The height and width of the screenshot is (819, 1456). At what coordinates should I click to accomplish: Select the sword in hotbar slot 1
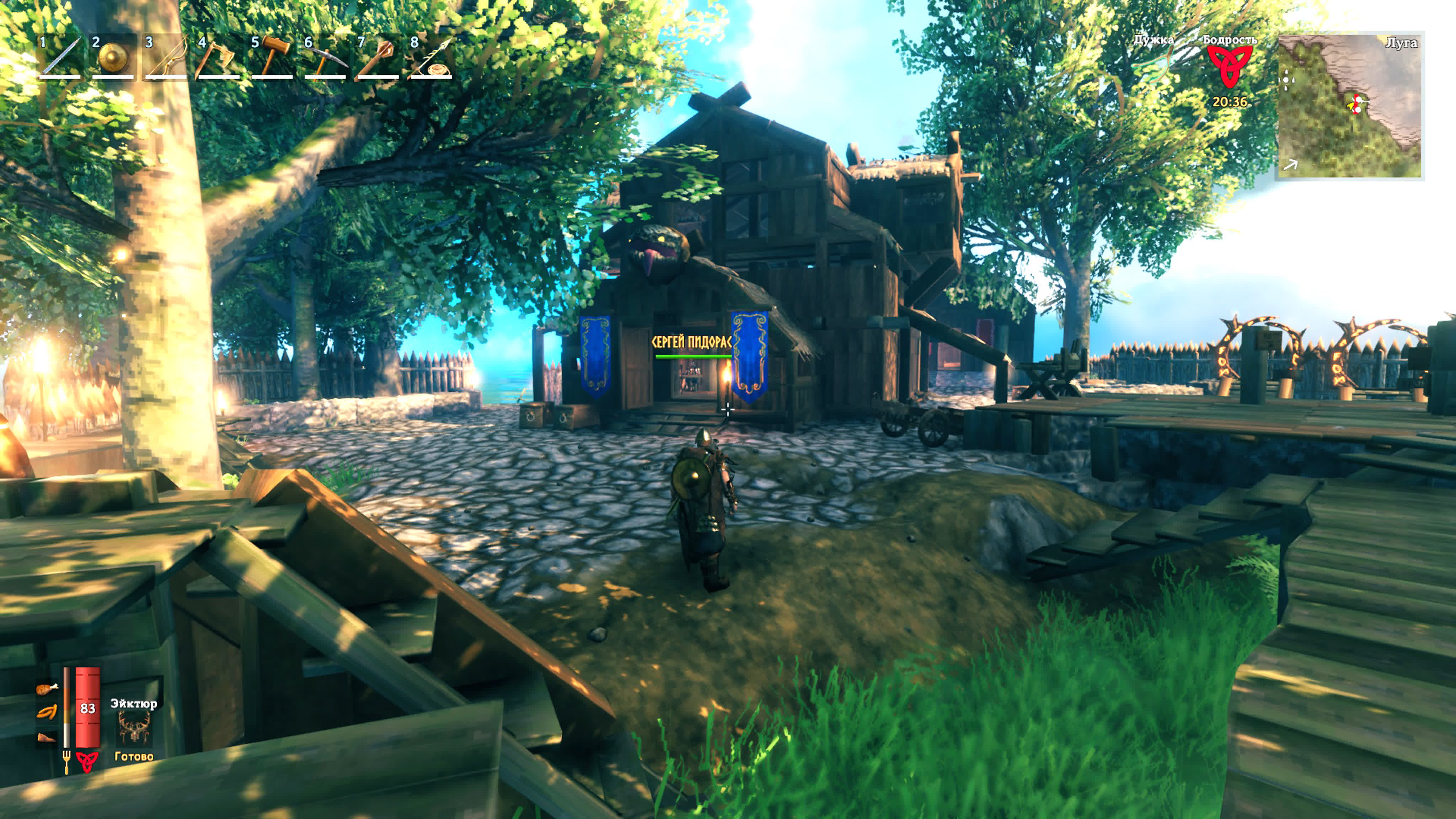coord(60,57)
